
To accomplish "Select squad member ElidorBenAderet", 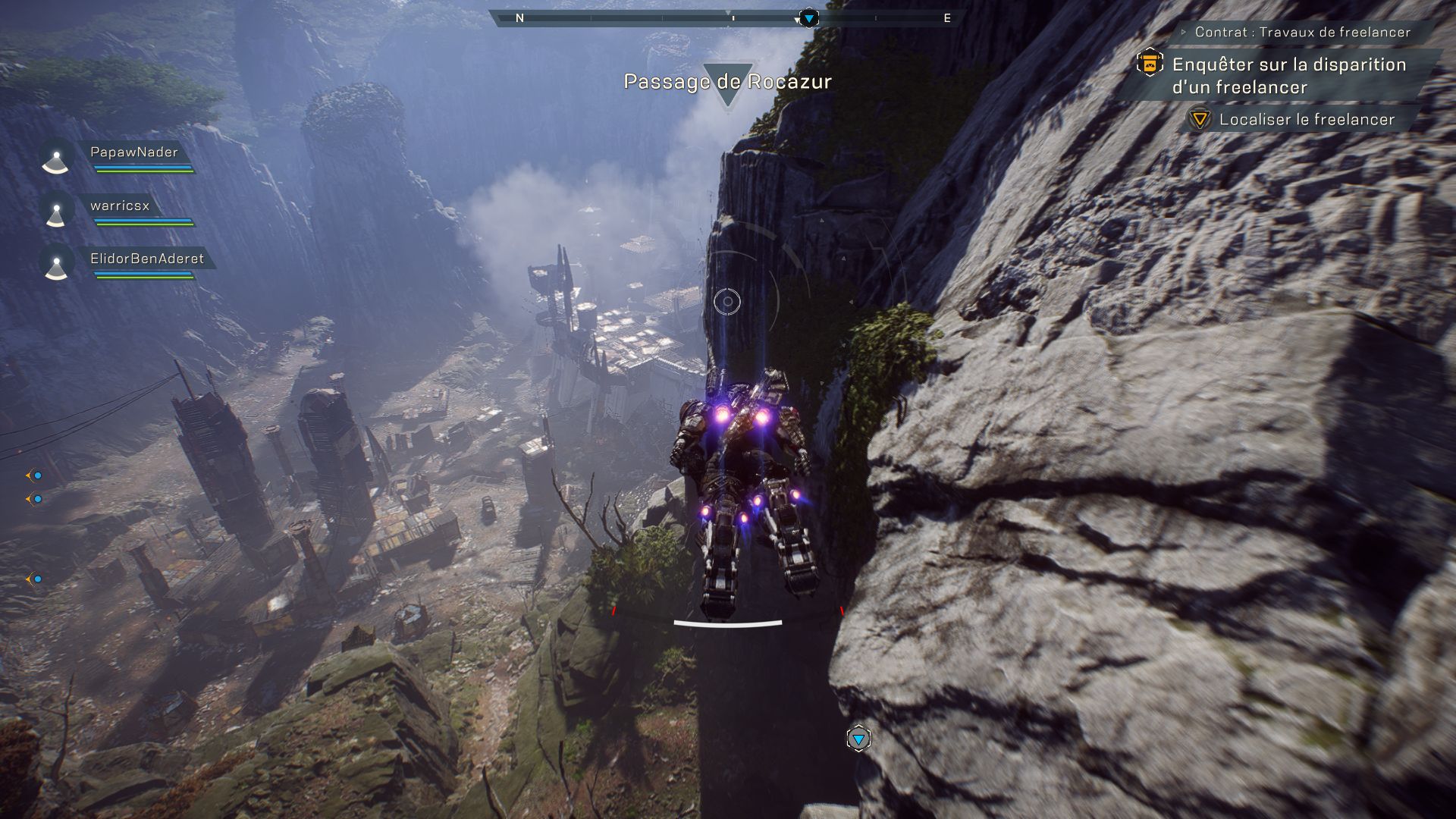I will [x=146, y=259].
